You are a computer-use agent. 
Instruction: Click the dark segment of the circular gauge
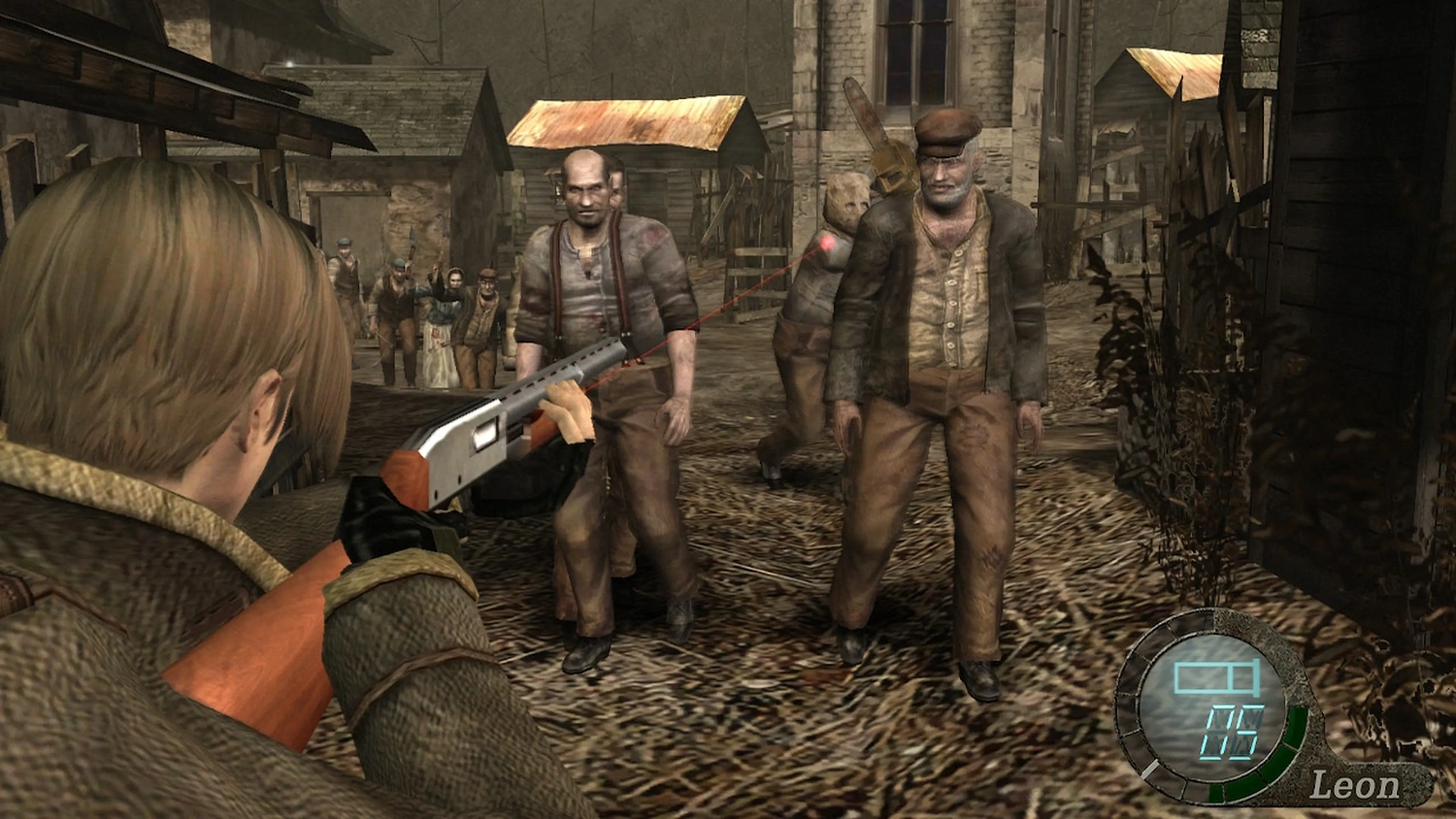[x=1173, y=626]
